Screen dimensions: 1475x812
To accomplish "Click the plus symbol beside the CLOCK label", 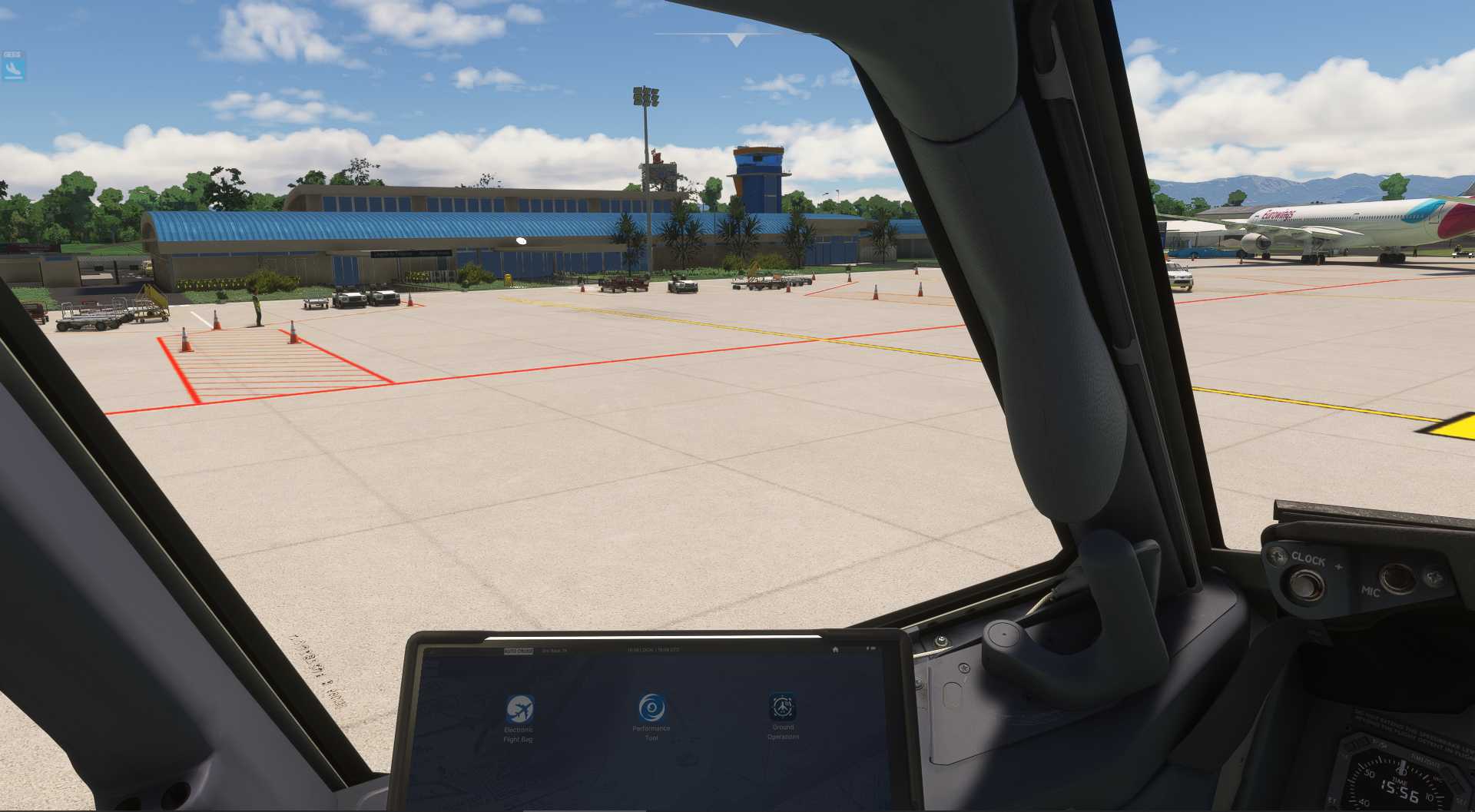I will pyautogui.click(x=1337, y=565).
